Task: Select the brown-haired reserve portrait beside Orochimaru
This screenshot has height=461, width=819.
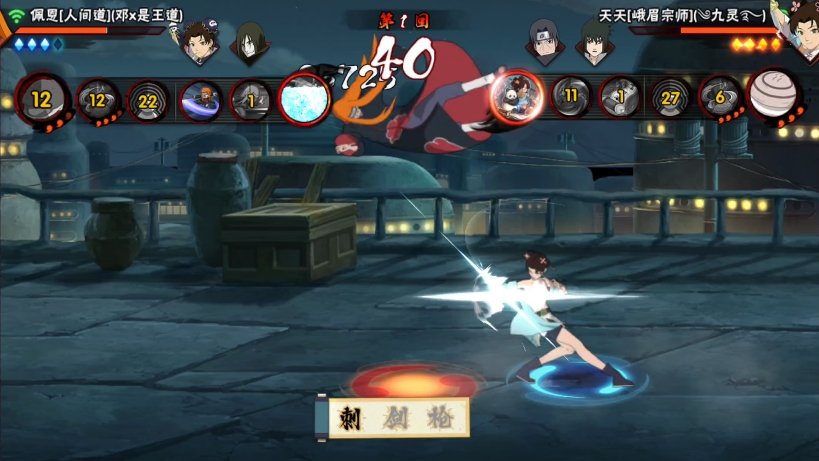Action: click(x=198, y=40)
